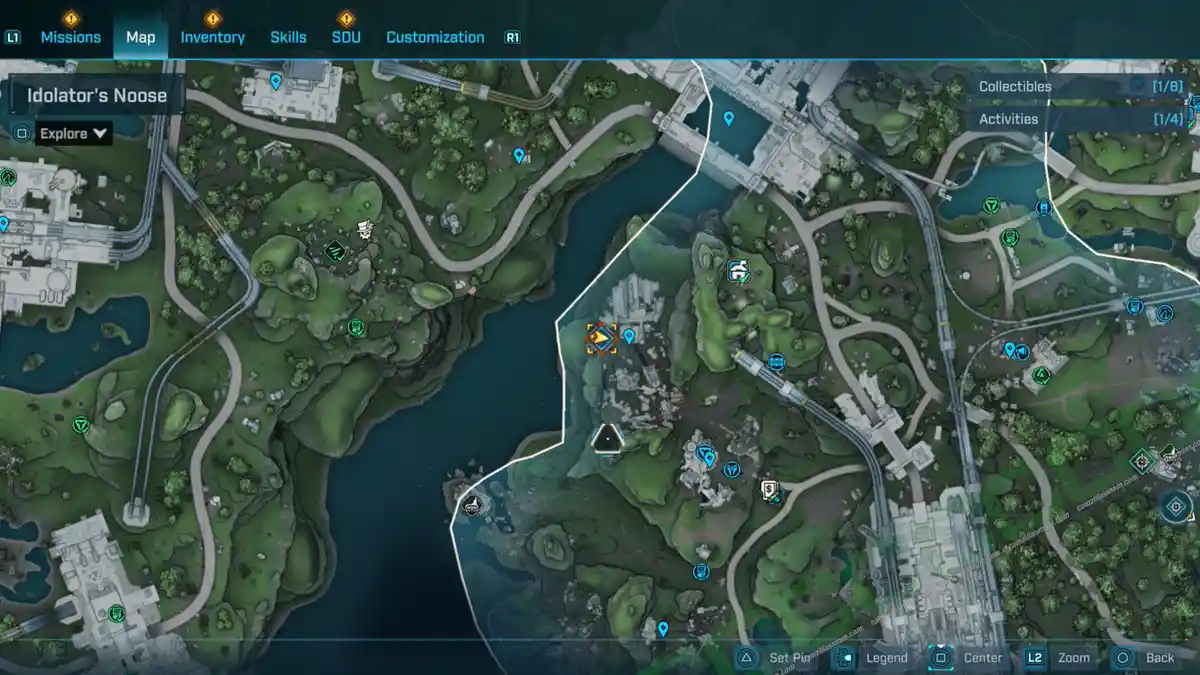Choose the vending machine dollar marker
Viewport: 1200px width, 675px height.
(x=768, y=489)
